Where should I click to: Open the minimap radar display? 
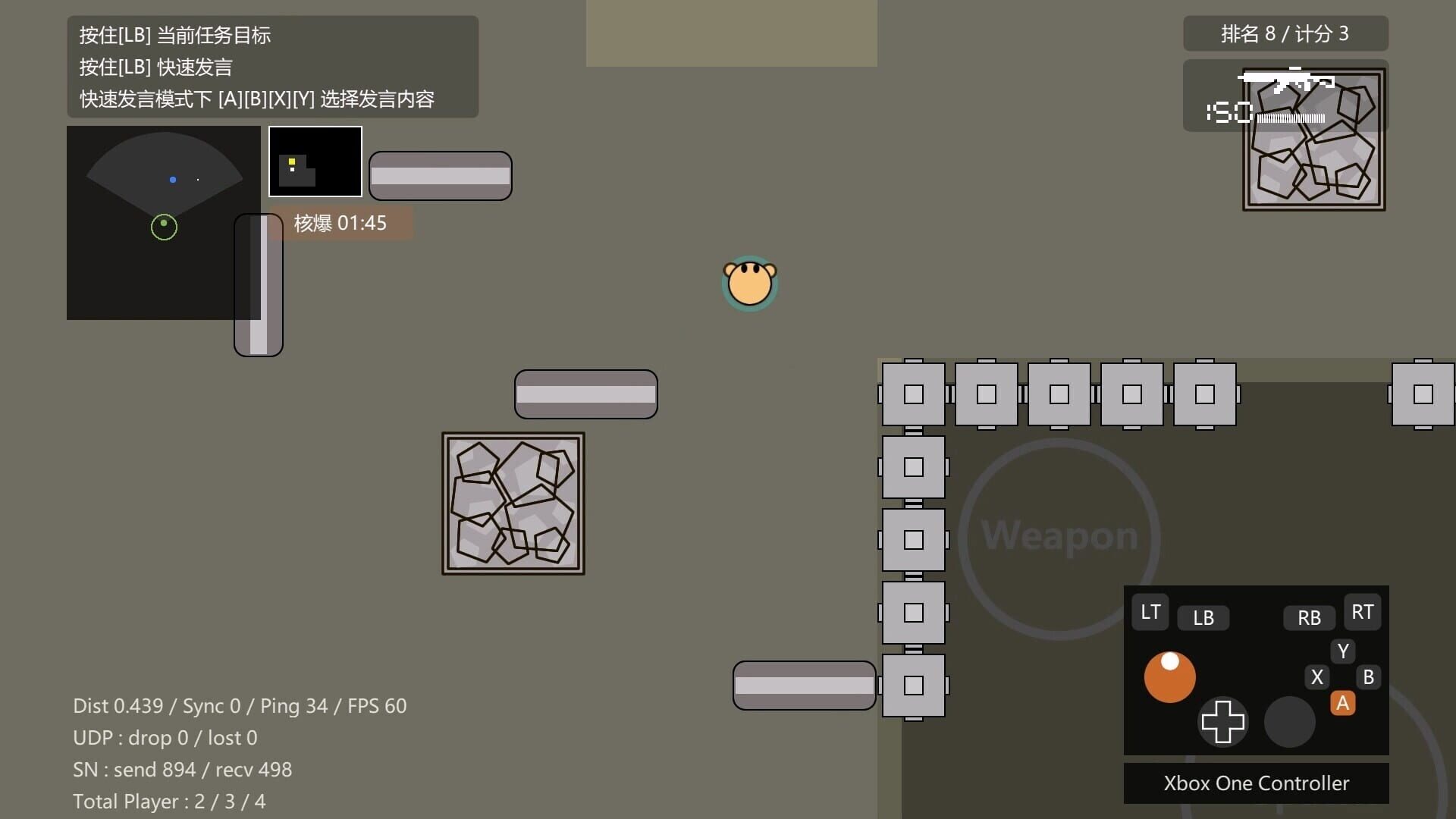tap(163, 222)
